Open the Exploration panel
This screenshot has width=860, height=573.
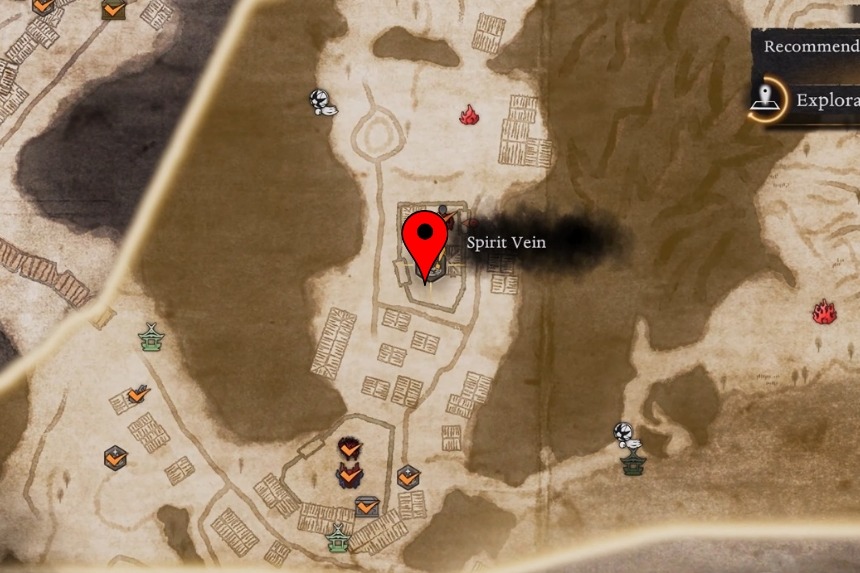tap(805, 101)
